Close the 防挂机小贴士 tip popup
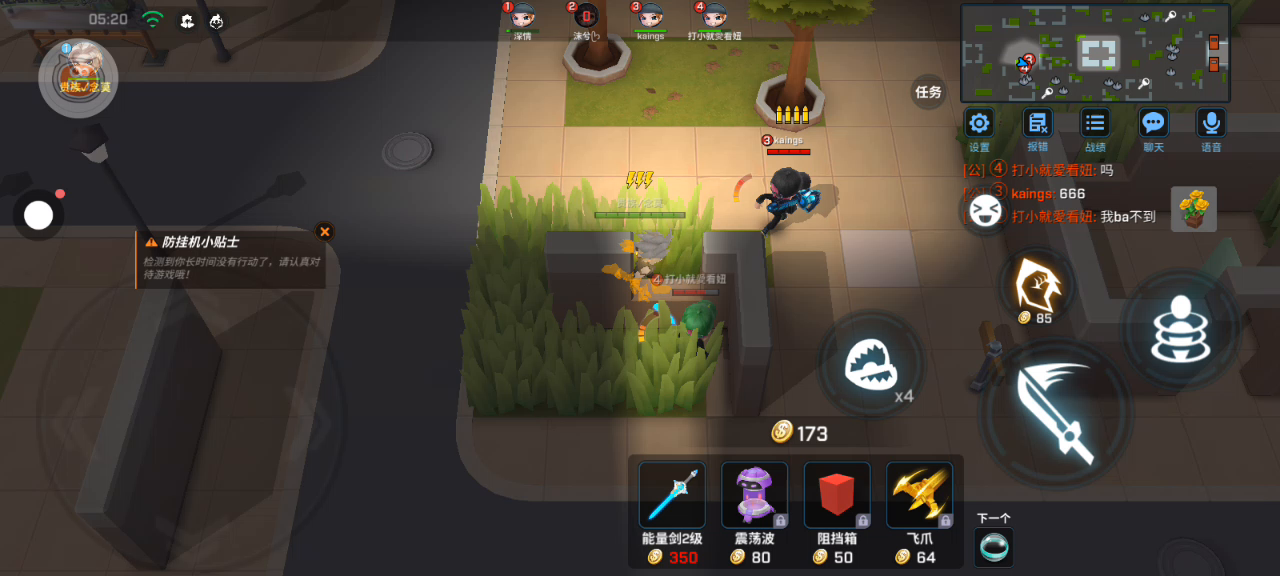The width and height of the screenshot is (1280, 576). click(x=324, y=231)
